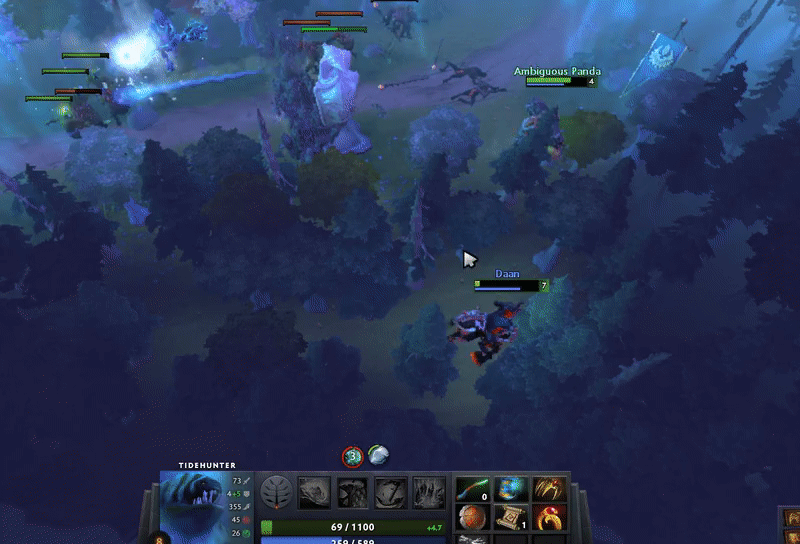Viewport: 800px width, 544px height.
Task: Activate the gold ring with red gem
Action: tap(548, 518)
